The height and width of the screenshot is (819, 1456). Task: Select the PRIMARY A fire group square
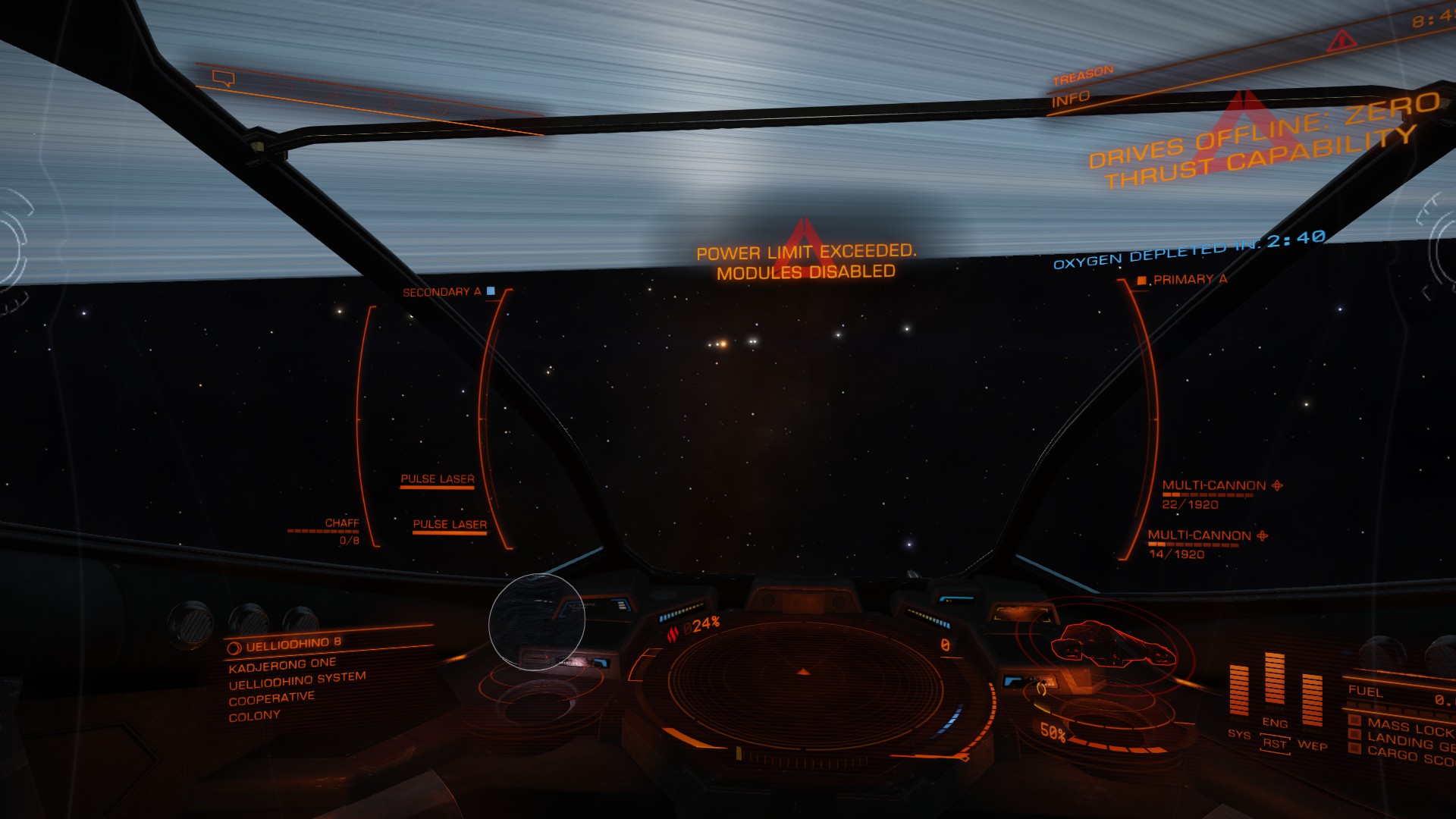tap(1143, 280)
